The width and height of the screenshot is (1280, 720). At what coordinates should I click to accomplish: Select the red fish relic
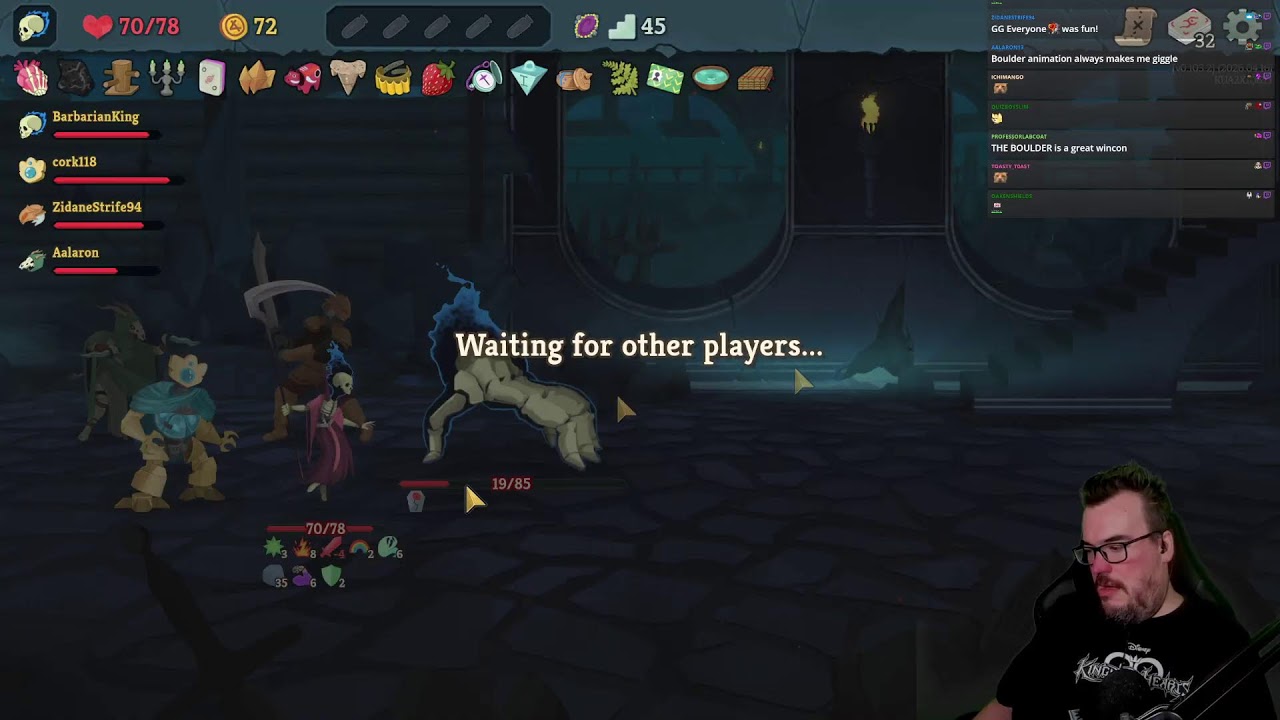pyautogui.click(x=302, y=78)
